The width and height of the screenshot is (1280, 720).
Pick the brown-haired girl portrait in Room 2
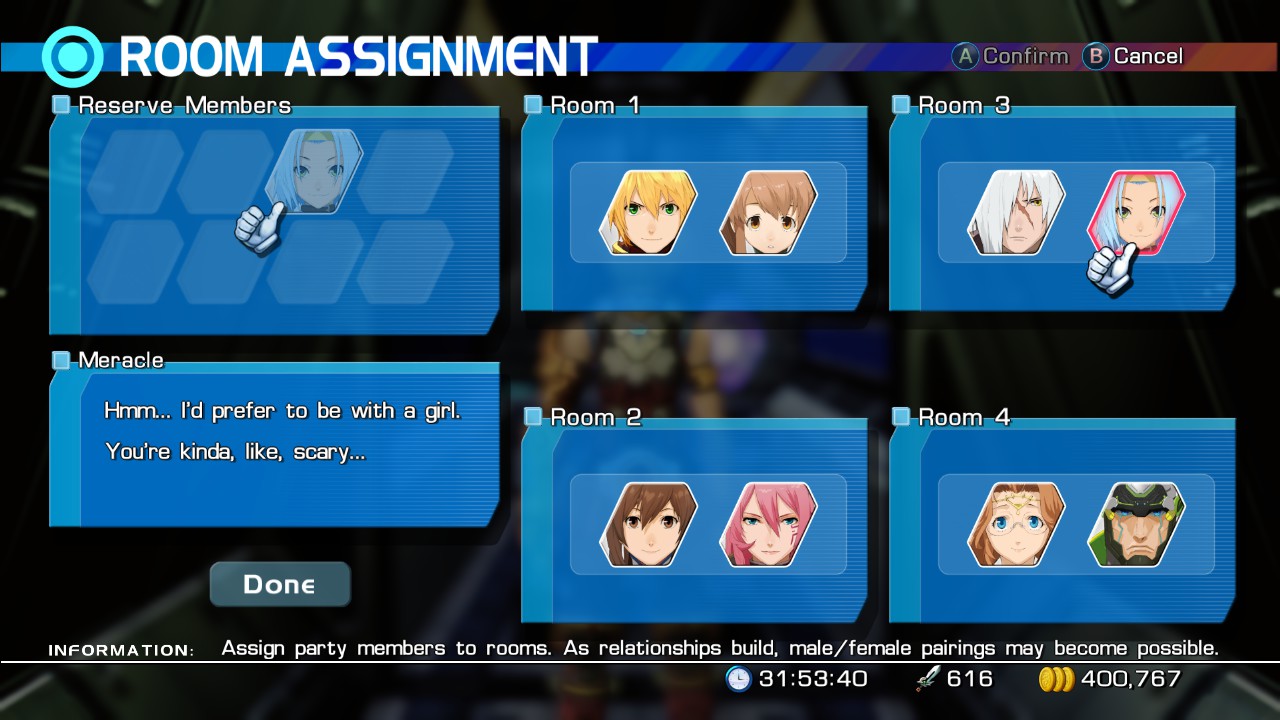[x=648, y=524]
